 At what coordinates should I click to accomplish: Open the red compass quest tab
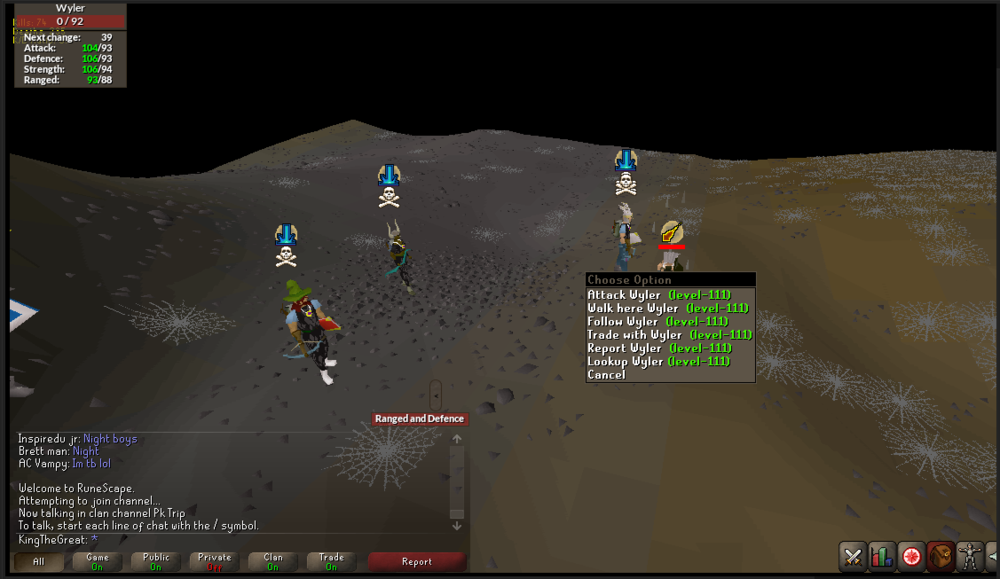coord(911,556)
